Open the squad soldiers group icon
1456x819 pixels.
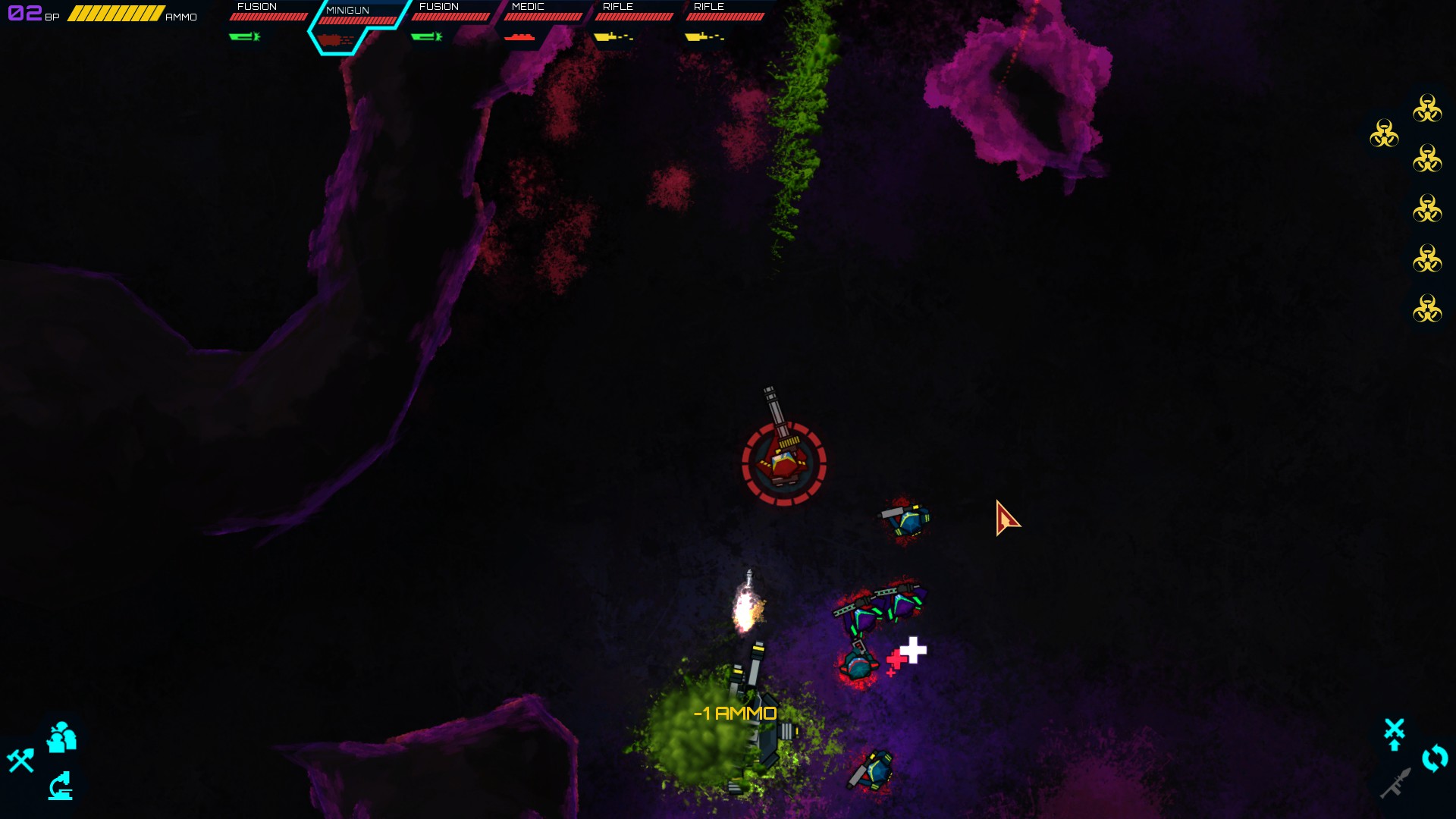click(61, 737)
